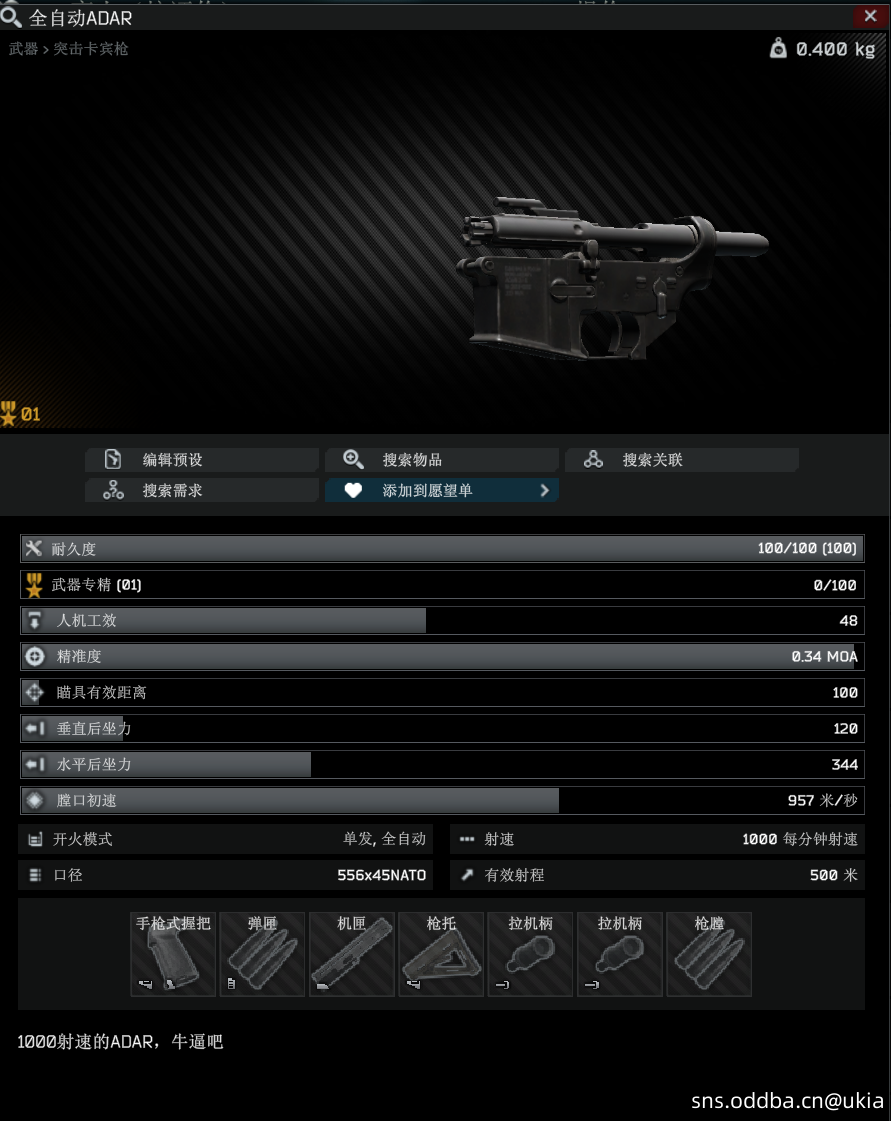Choose the 枪托 stock slot
This screenshot has width=891, height=1121.
click(x=441, y=954)
